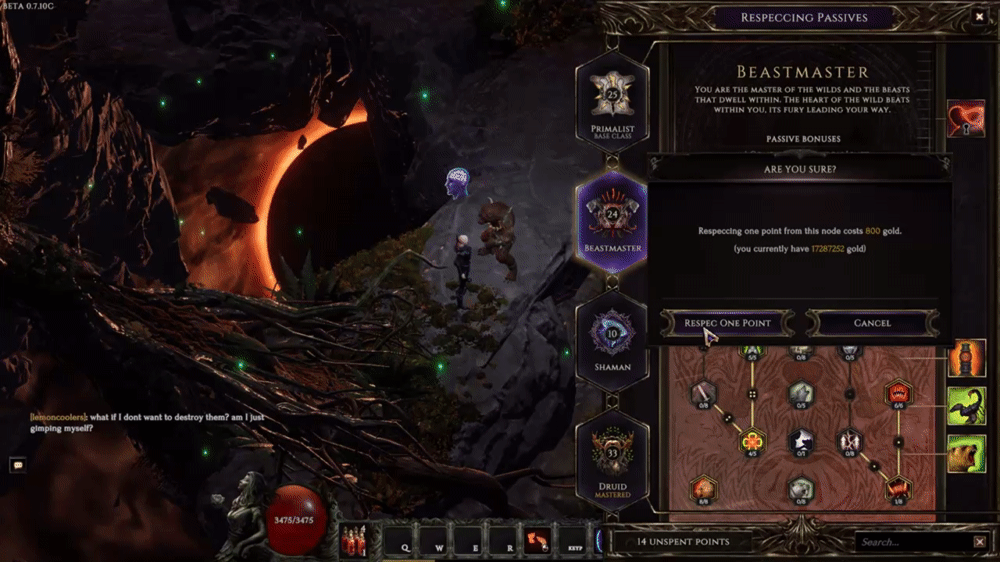Choose the roaring bear skill icon
This screenshot has height=562, width=1000.
(x=967, y=453)
